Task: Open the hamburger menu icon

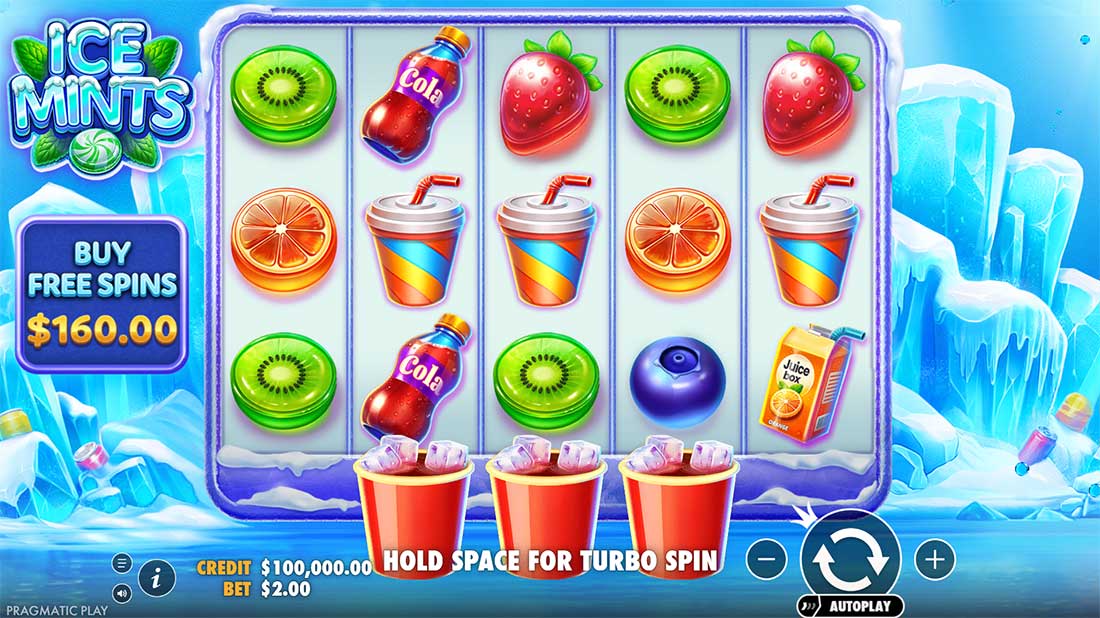Action: pos(122,562)
